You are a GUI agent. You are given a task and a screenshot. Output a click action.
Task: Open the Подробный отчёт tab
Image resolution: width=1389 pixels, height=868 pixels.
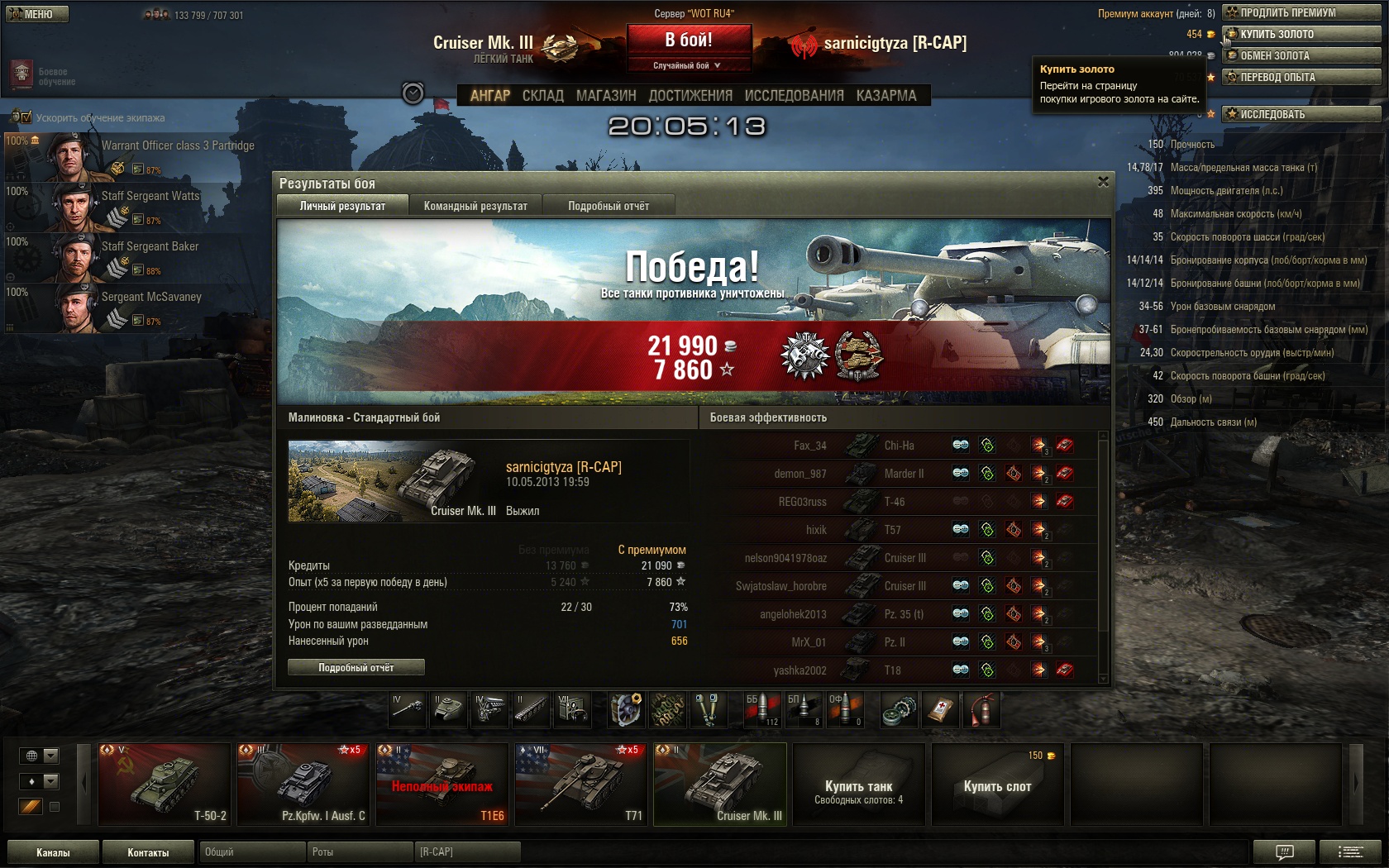[609, 206]
